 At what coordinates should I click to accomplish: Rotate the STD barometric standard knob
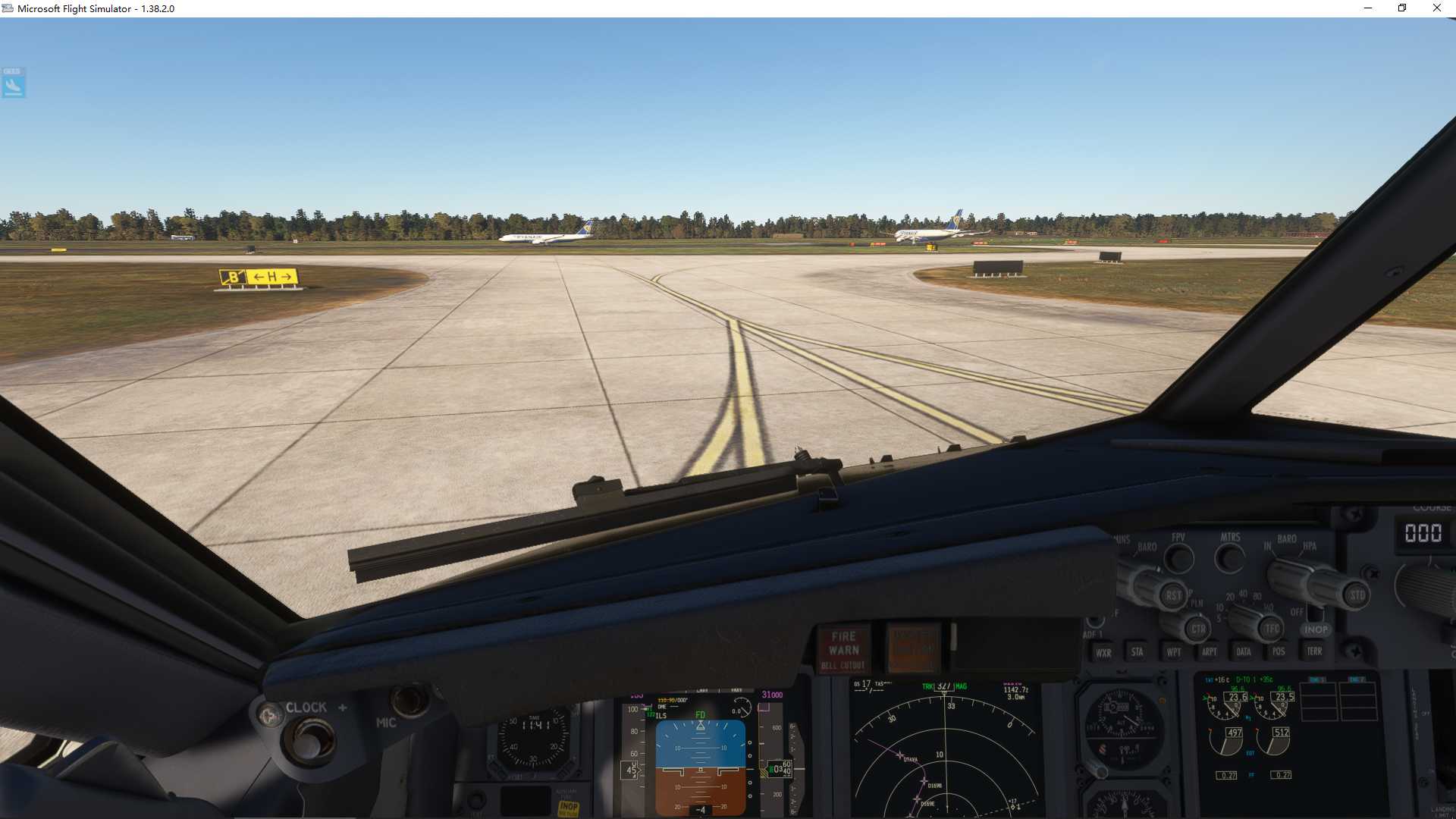point(1357,595)
